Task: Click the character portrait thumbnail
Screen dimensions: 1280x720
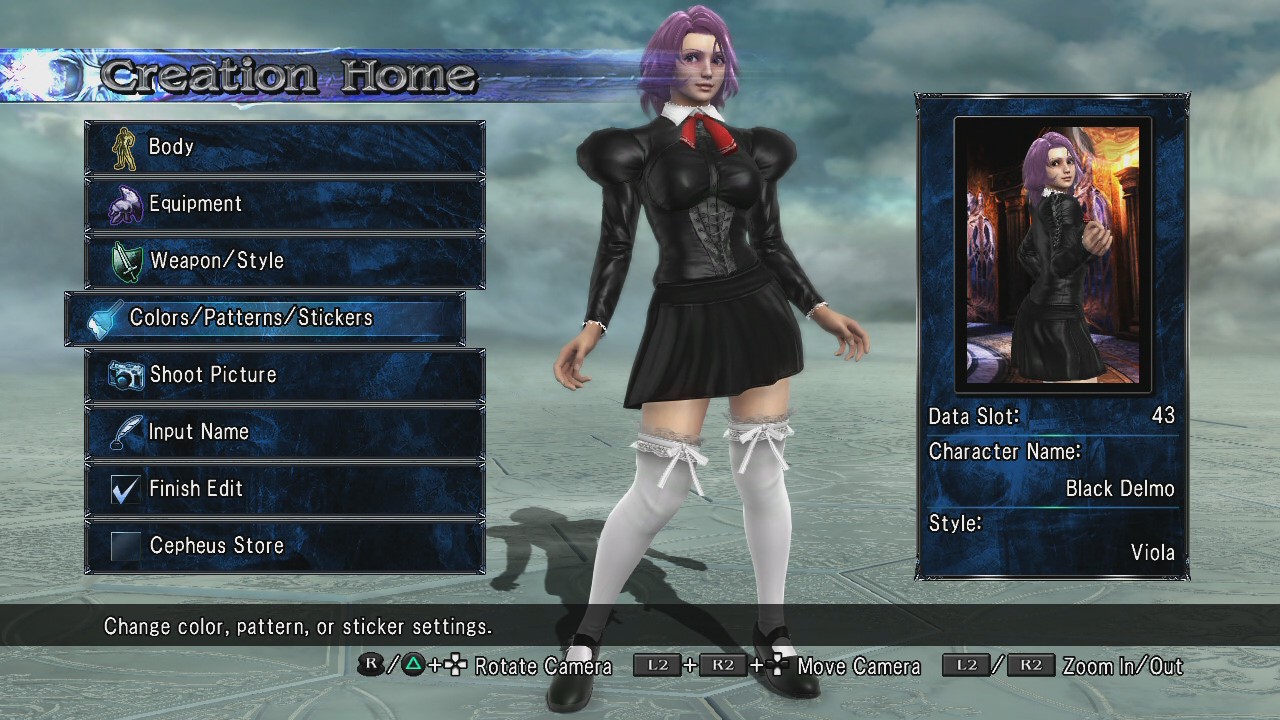Action: pos(1053,255)
